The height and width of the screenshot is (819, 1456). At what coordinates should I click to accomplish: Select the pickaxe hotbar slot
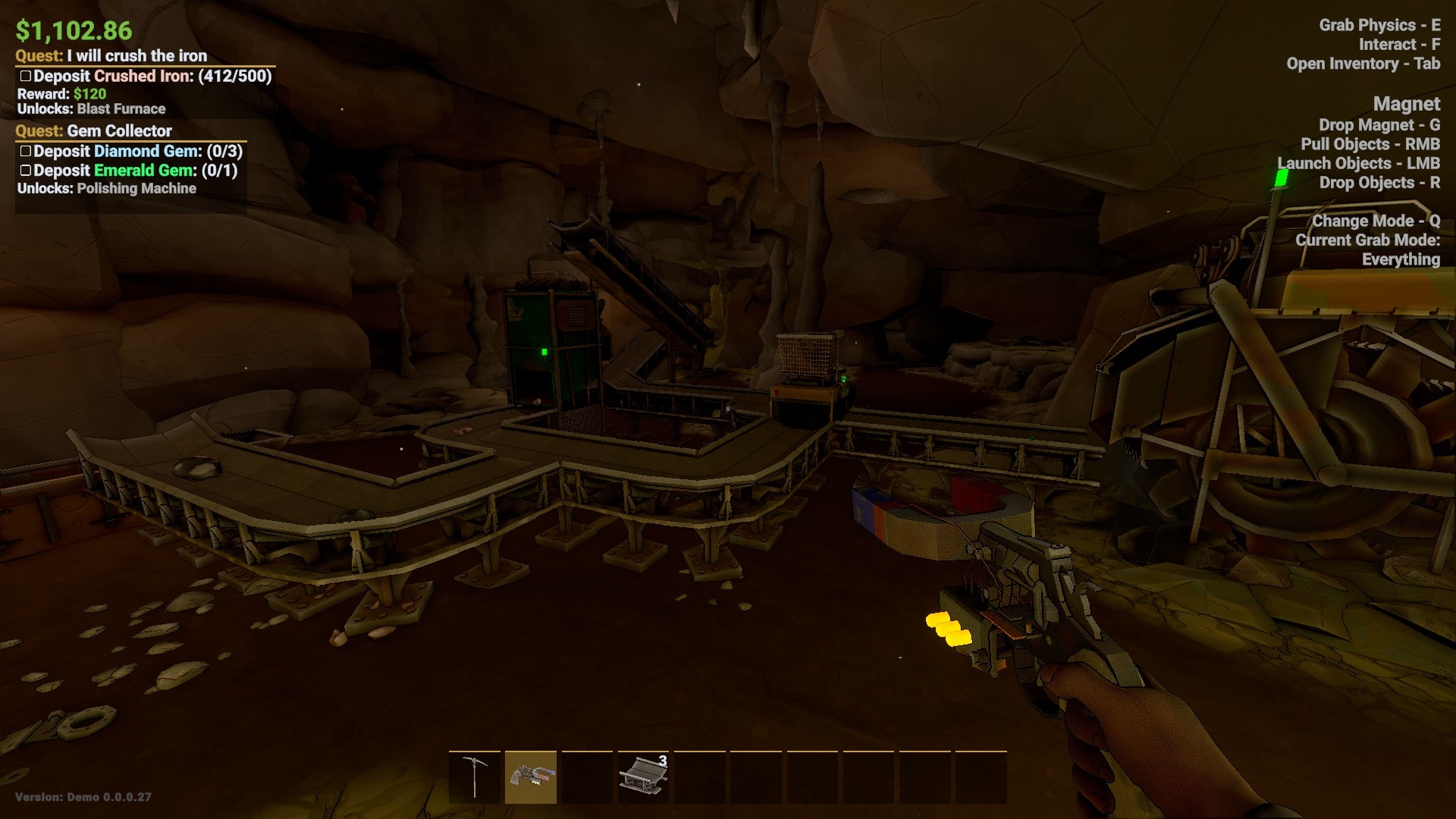475,777
